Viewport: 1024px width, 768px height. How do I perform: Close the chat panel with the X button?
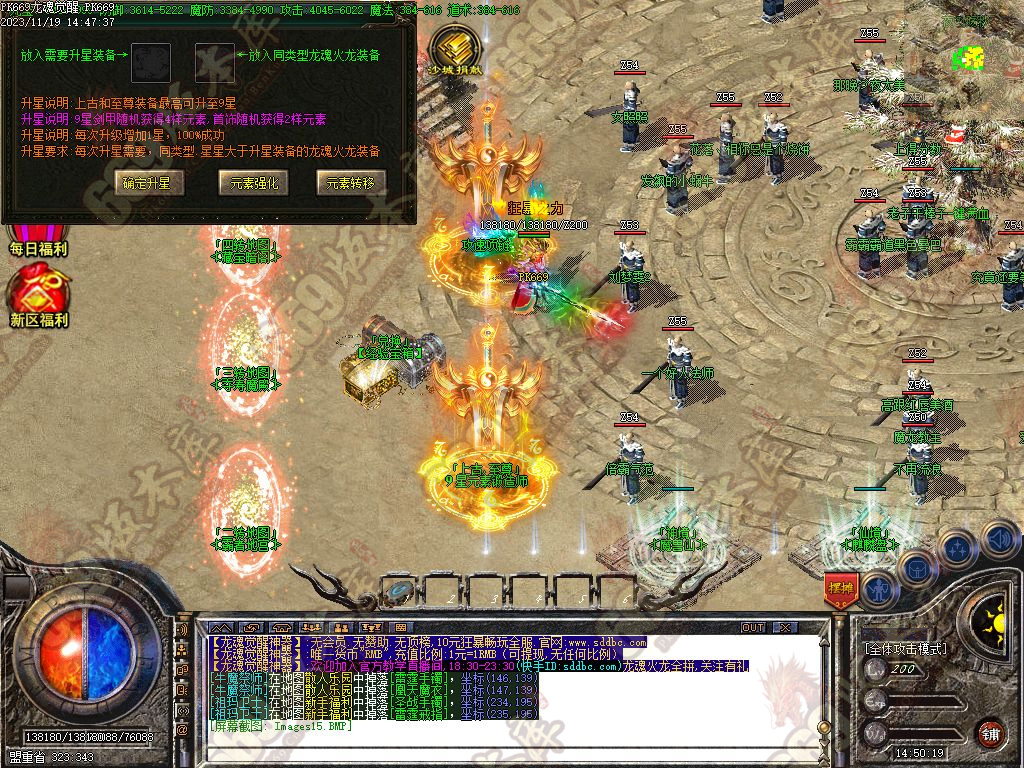coord(786,627)
